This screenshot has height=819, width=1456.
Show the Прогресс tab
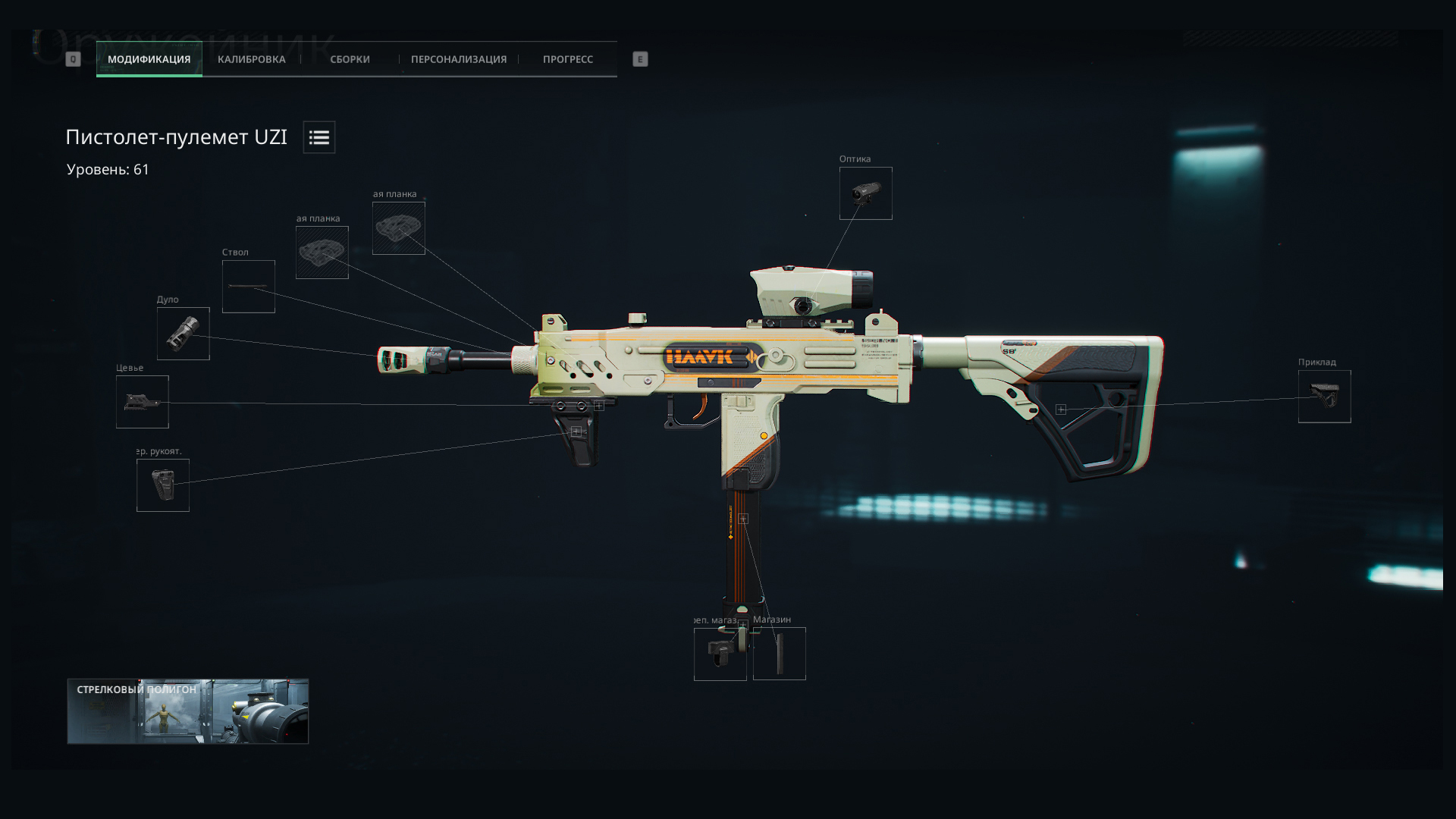567,59
